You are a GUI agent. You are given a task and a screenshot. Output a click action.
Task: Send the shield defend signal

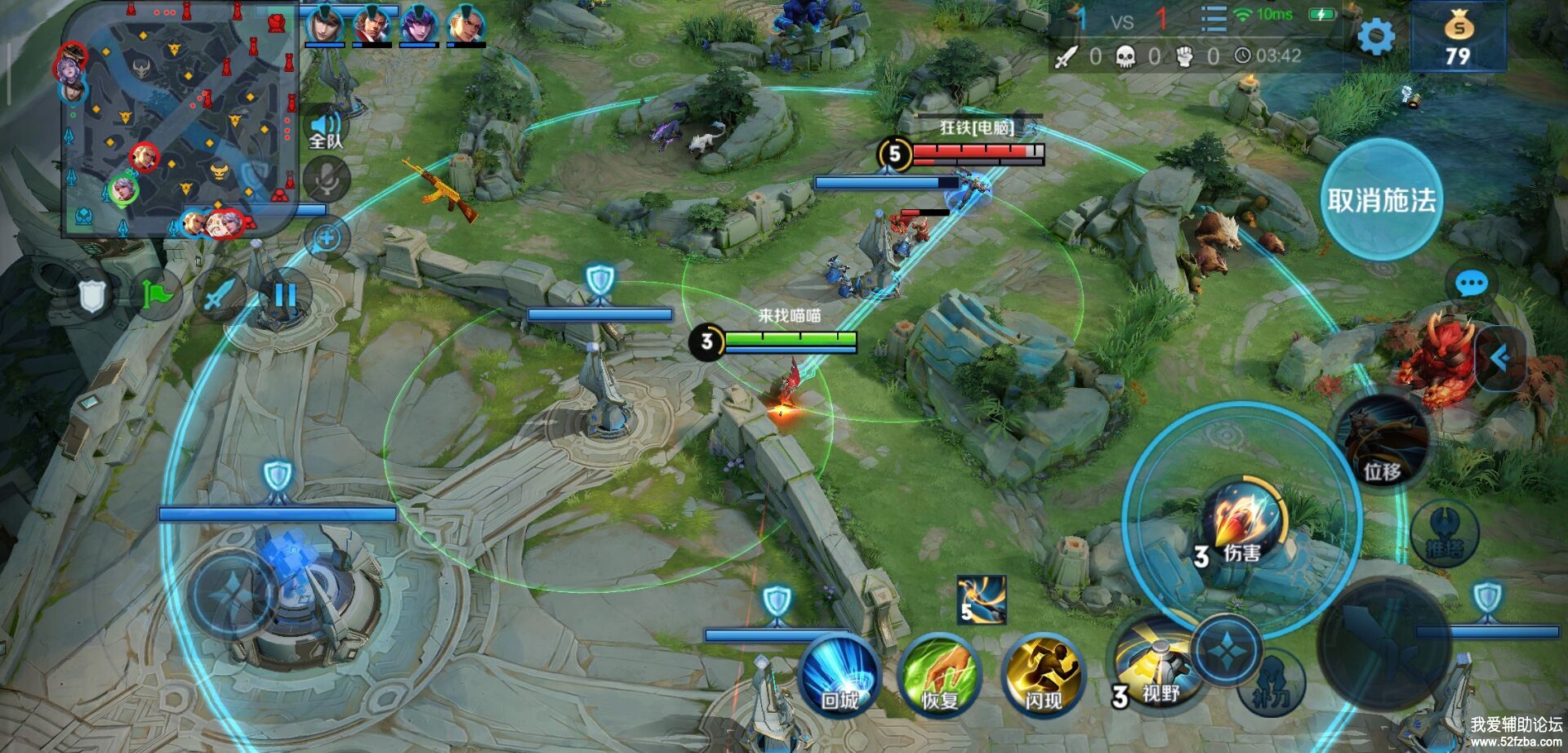[91, 296]
